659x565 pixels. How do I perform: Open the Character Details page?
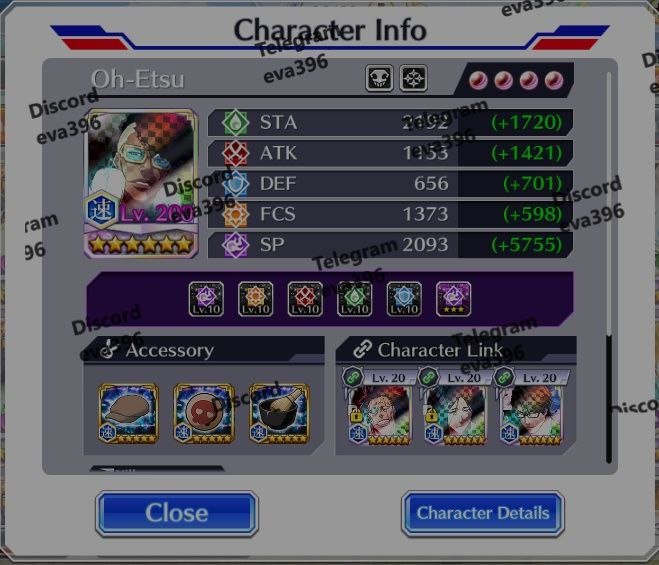click(x=482, y=513)
